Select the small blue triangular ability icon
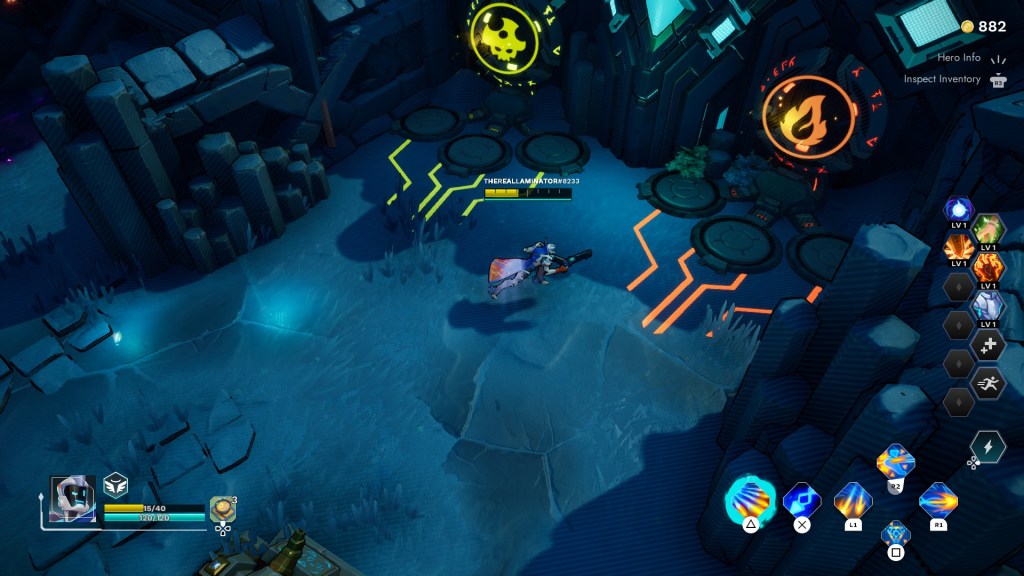Viewport: 1024px width, 576px height. pos(895,533)
